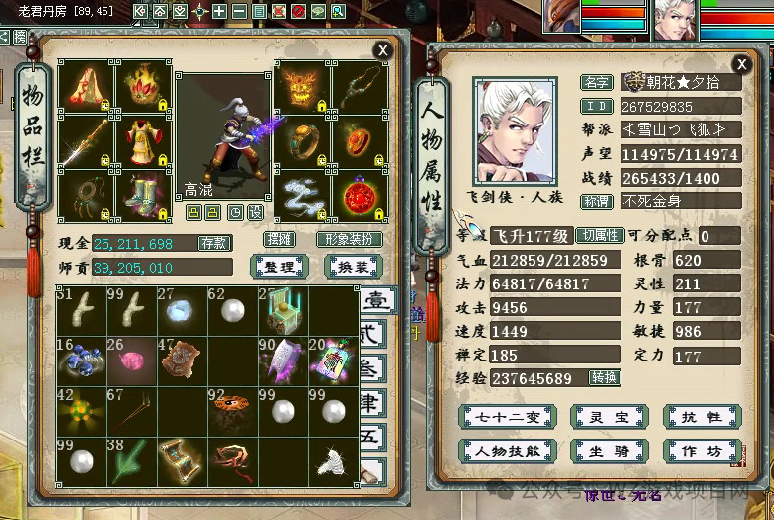Select the equipped boots slot

click(x=143, y=195)
